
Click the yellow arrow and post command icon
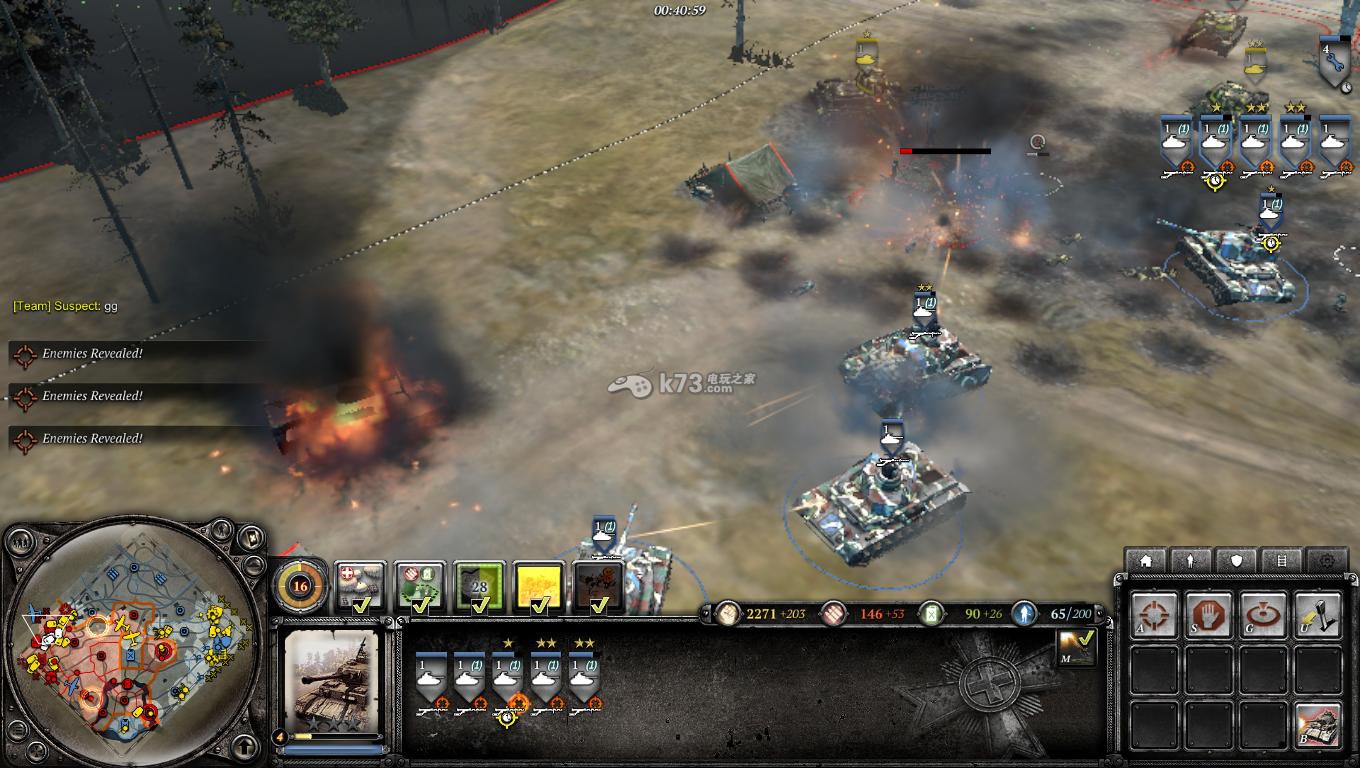click(x=1317, y=616)
